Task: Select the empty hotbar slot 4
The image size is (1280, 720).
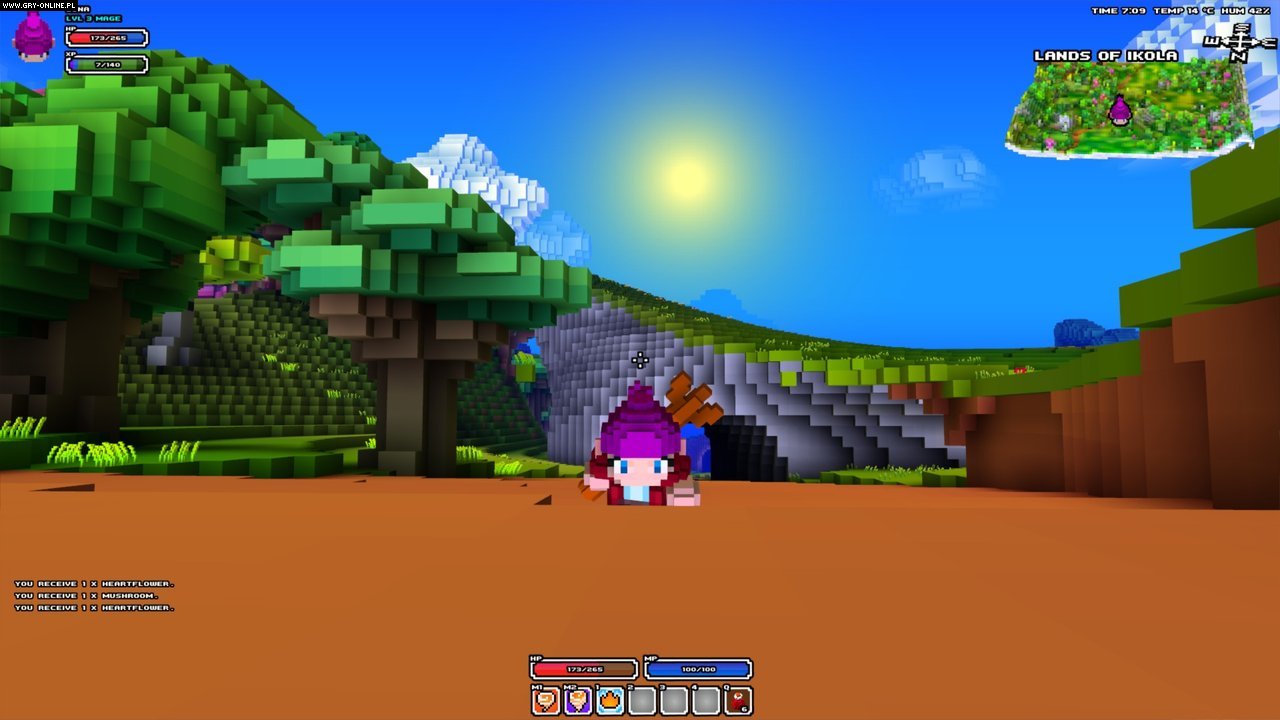Action: click(705, 700)
